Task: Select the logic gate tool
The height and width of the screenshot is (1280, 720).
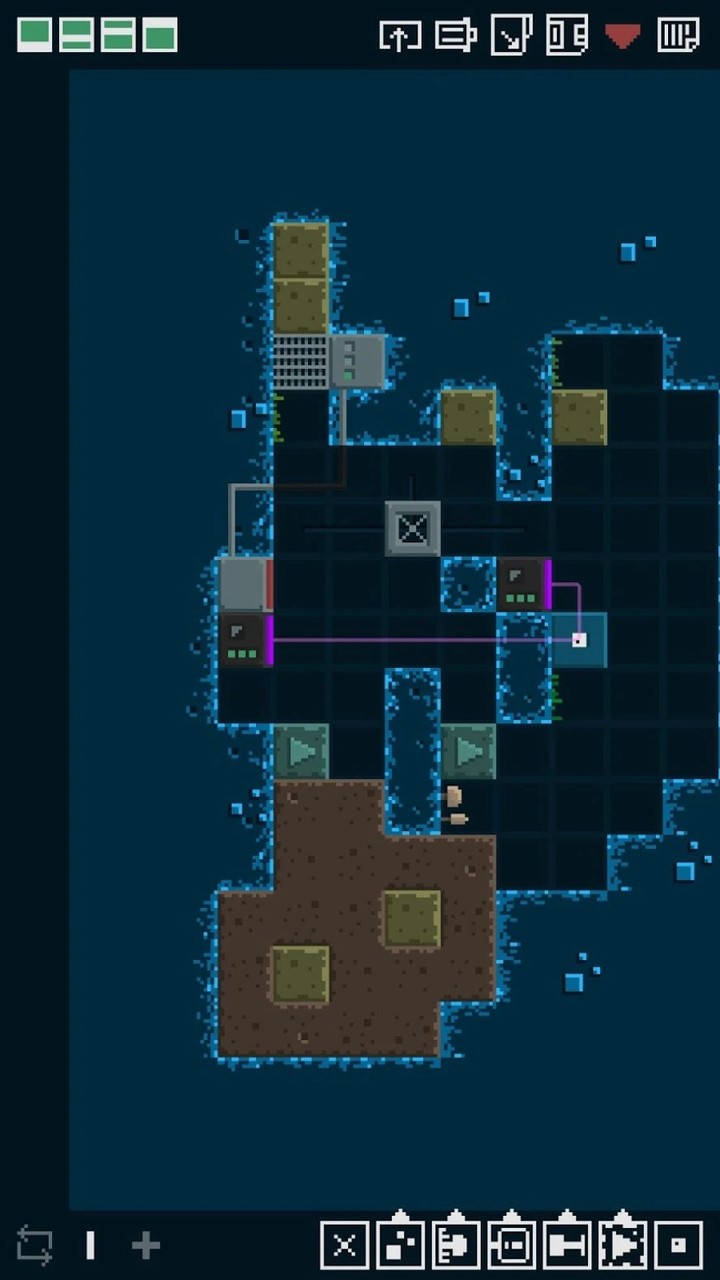Action: coord(456,1245)
